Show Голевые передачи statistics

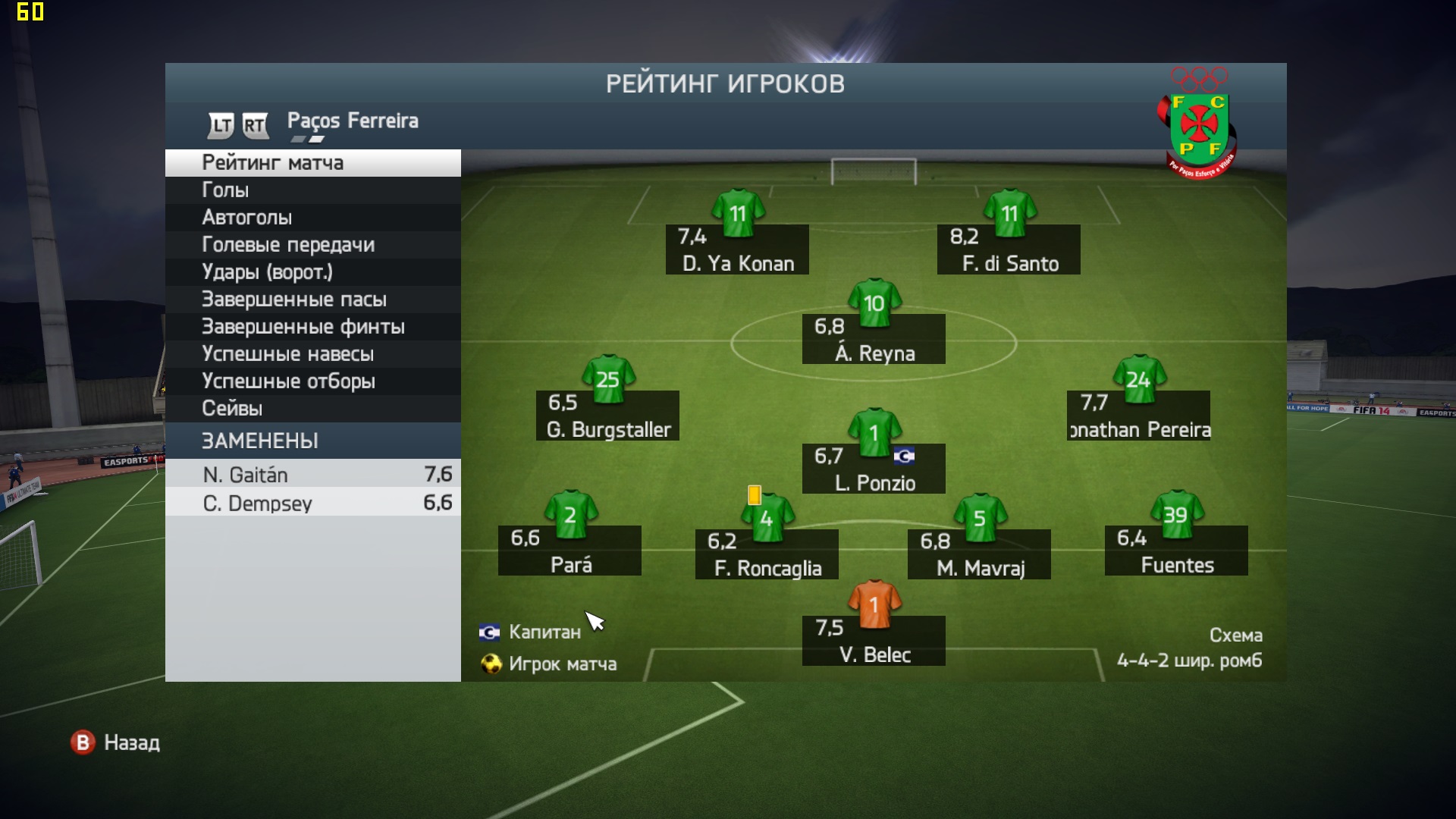point(312,245)
